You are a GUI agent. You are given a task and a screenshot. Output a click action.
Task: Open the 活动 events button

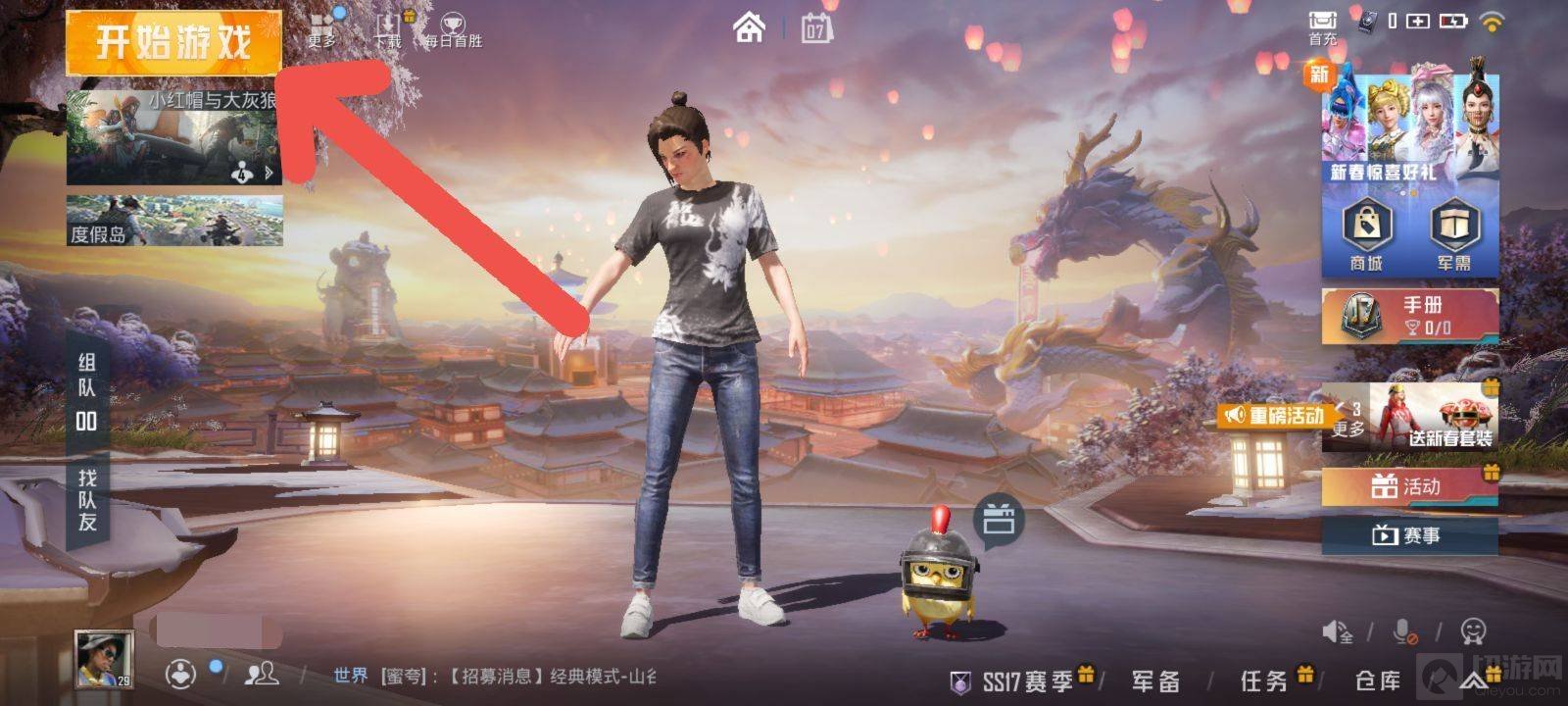(x=1409, y=486)
